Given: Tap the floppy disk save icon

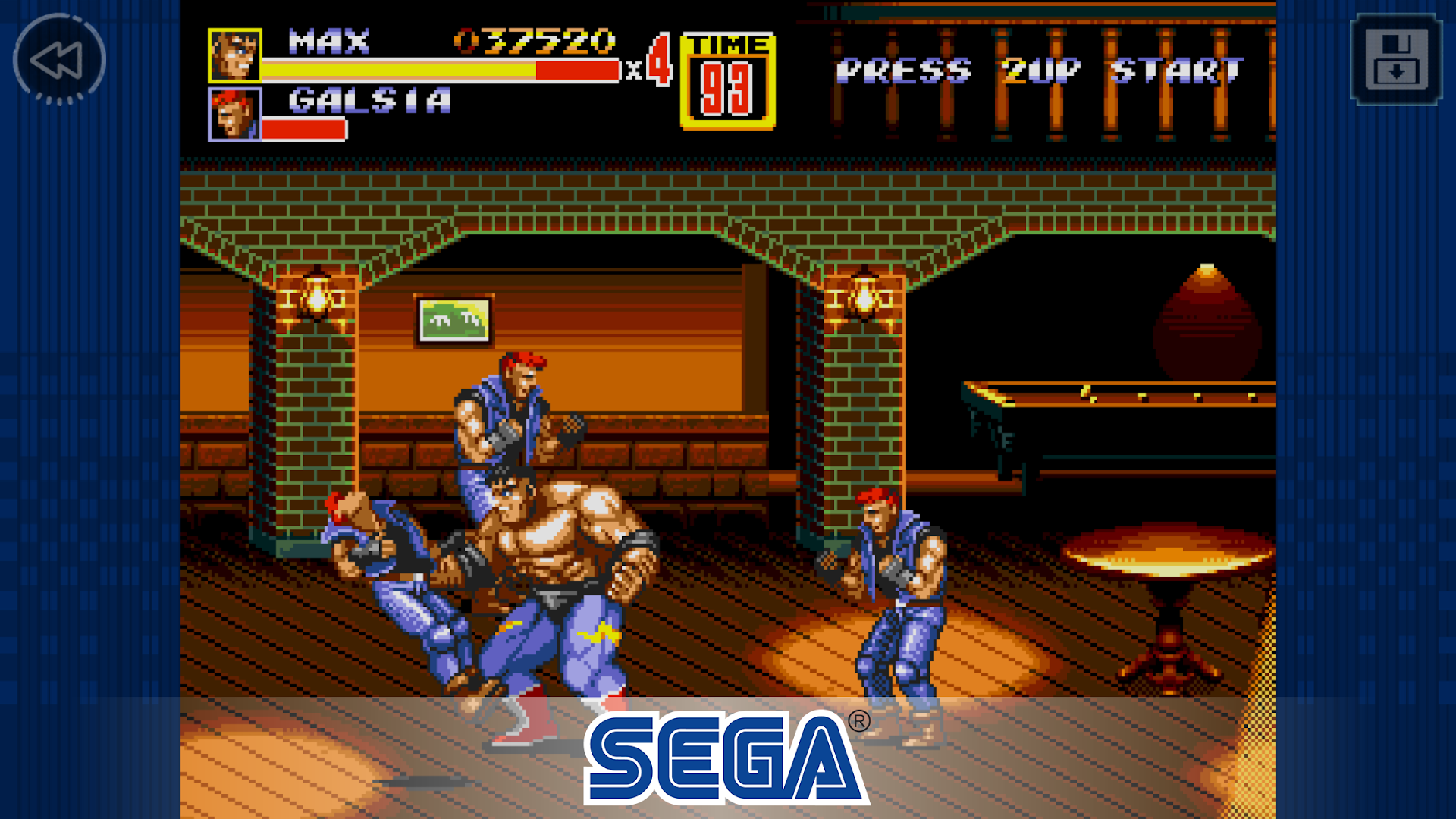Looking at the screenshot, I should click(1395, 61).
